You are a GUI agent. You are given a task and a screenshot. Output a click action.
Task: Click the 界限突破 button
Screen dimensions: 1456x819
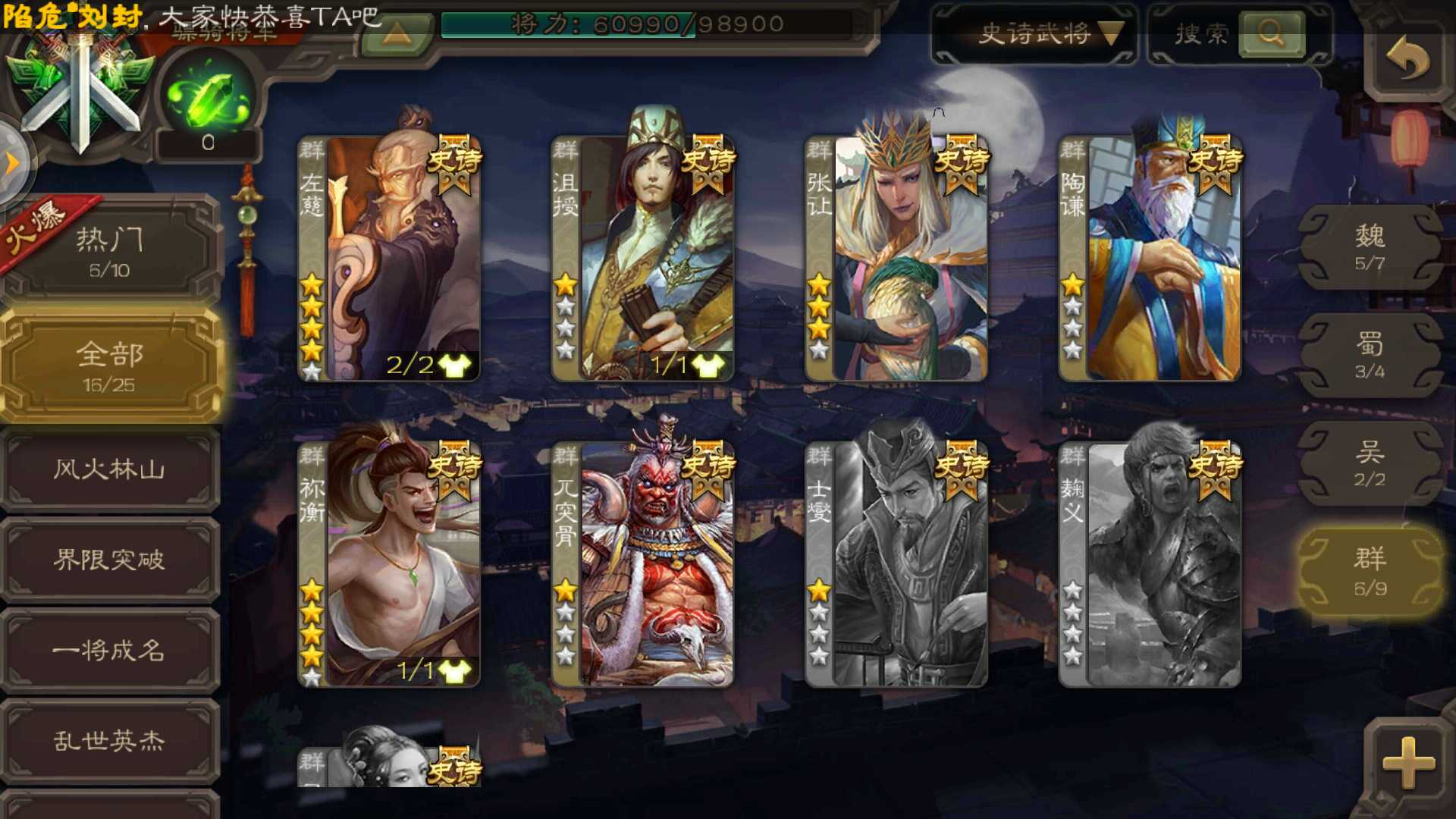point(110,561)
